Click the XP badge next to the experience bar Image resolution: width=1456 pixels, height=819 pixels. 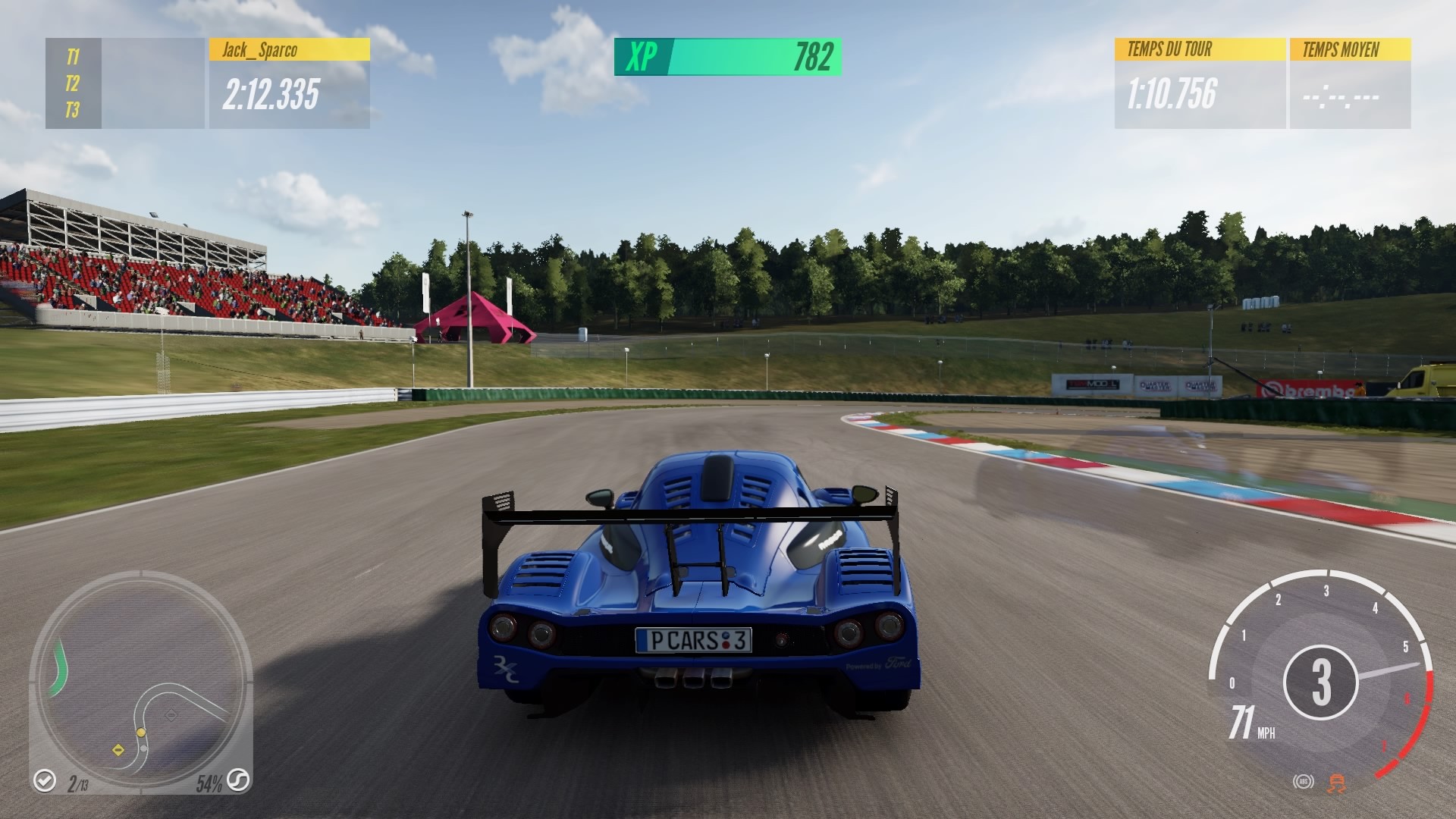point(639,55)
